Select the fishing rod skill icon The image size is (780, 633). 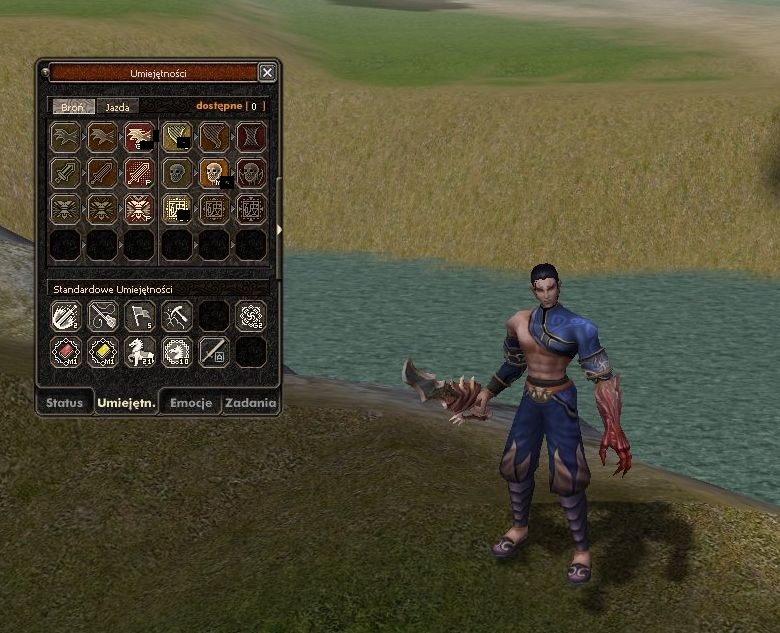click(x=103, y=316)
